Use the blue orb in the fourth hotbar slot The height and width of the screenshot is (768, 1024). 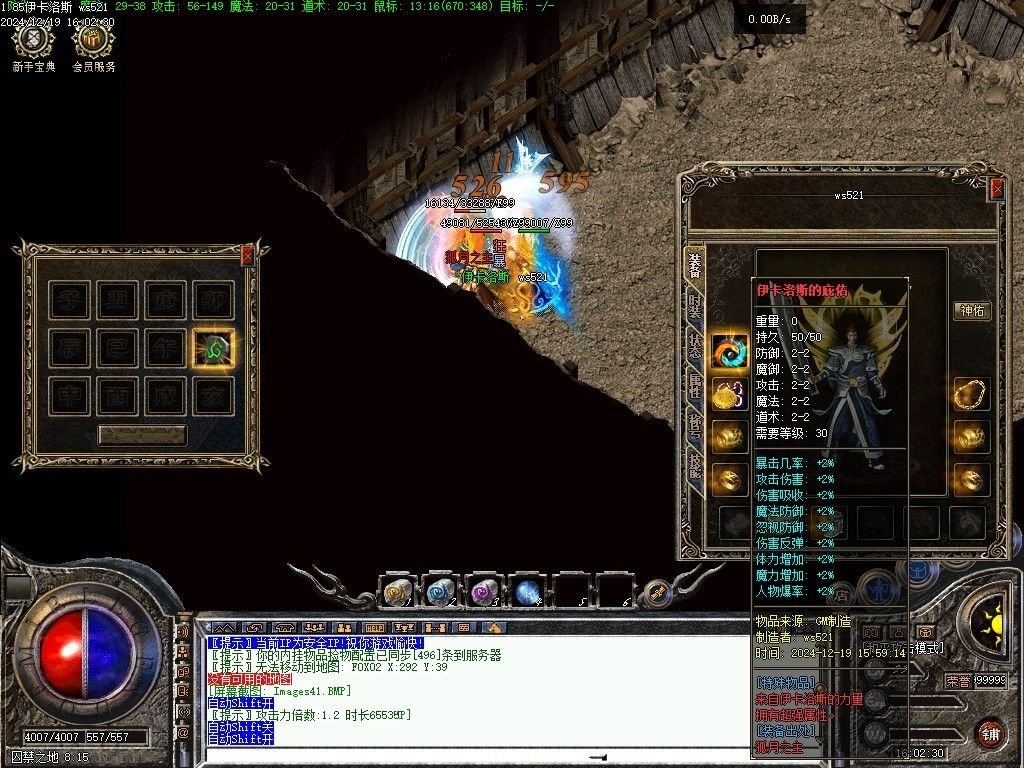528,593
